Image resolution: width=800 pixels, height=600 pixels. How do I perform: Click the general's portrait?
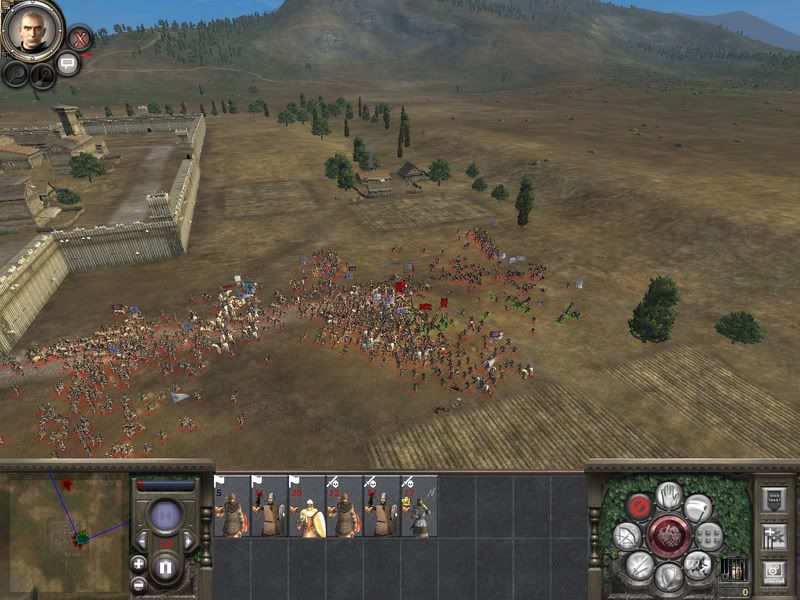[34, 31]
